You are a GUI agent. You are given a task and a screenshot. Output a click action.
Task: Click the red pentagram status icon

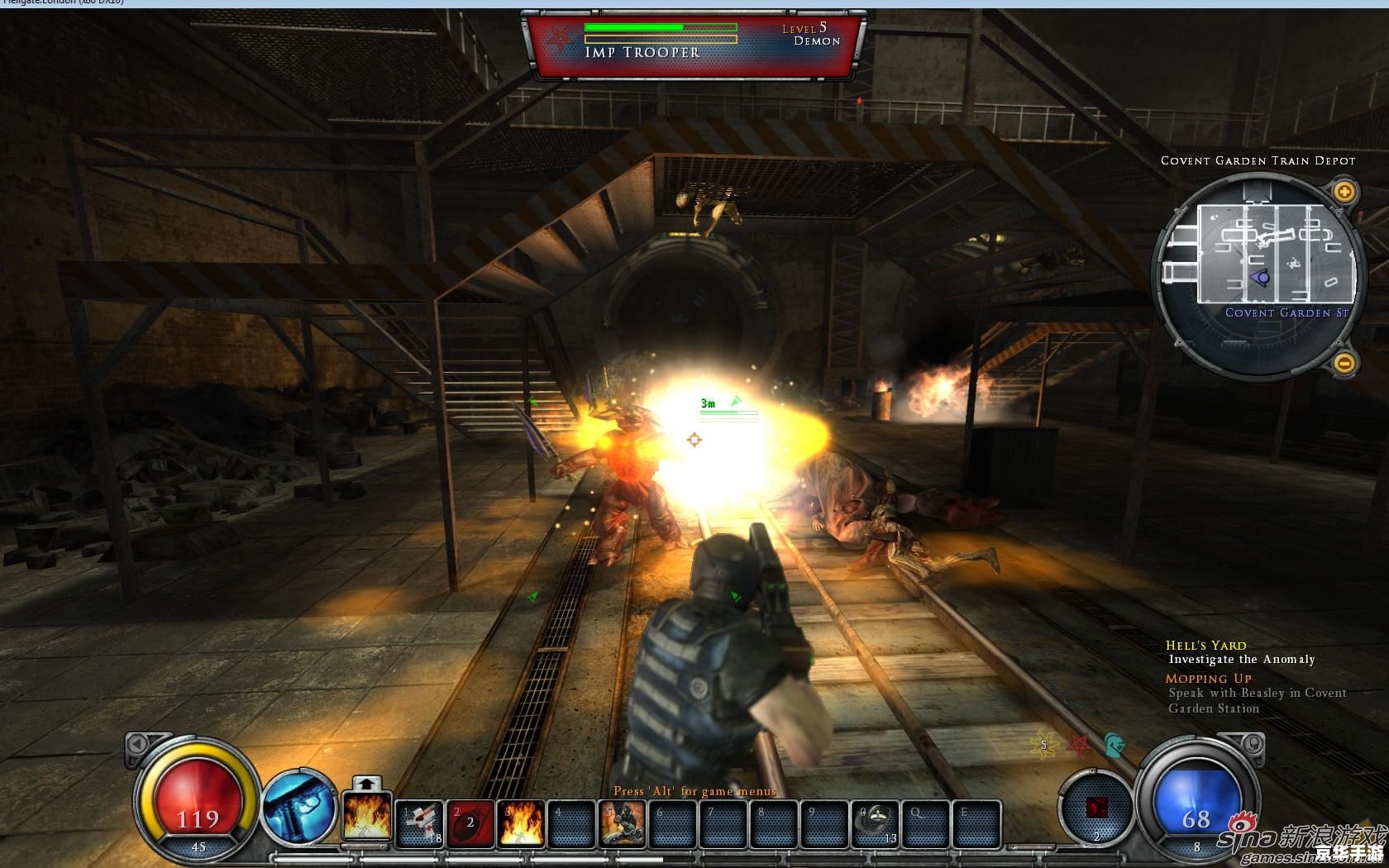pyautogui.click(x=1078, y=745)
